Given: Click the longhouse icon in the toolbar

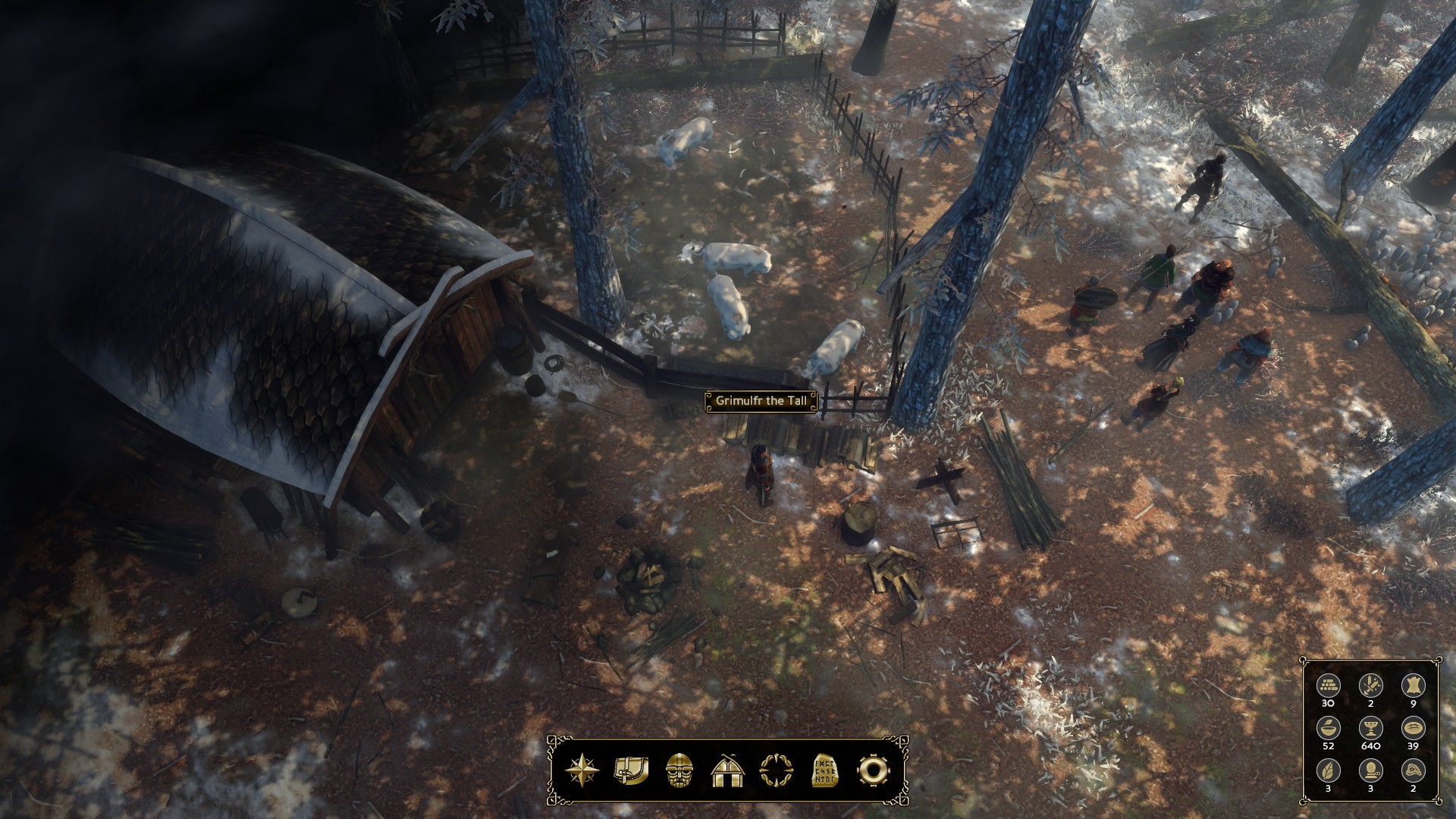Looking at the screenshot, I should tap(728, 771).
